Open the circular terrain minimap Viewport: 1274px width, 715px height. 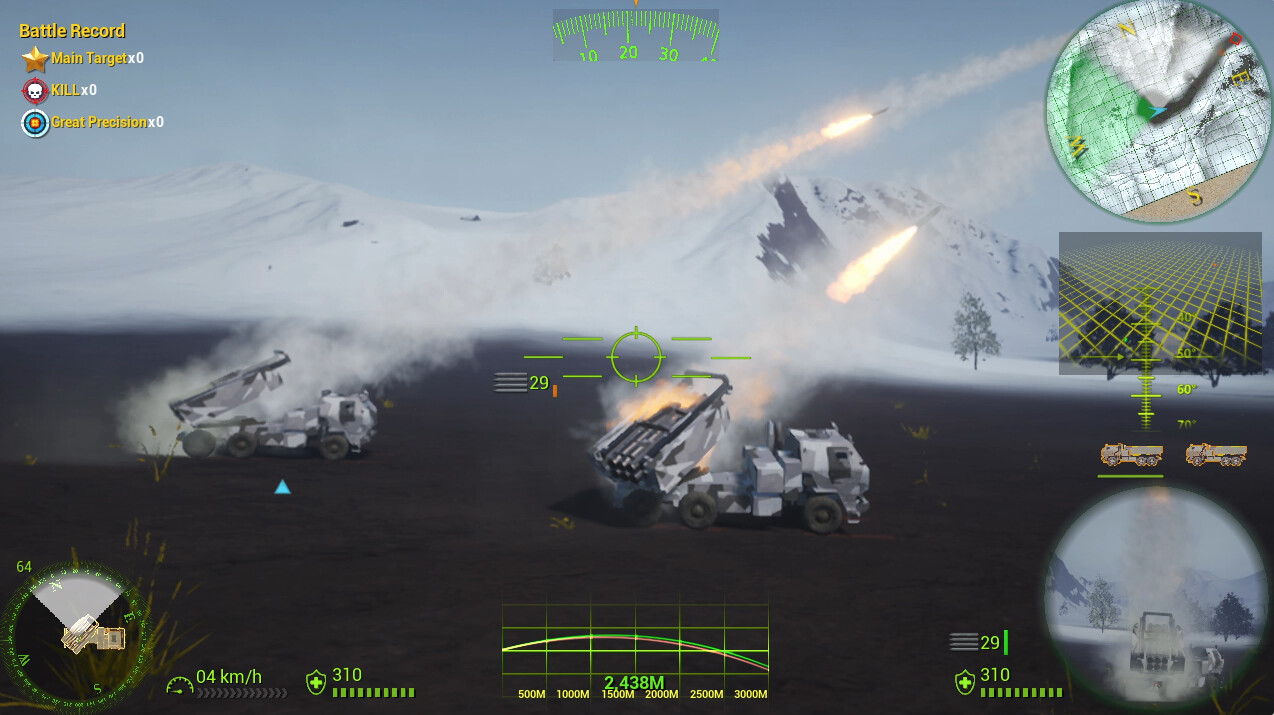pos(1157,109)
